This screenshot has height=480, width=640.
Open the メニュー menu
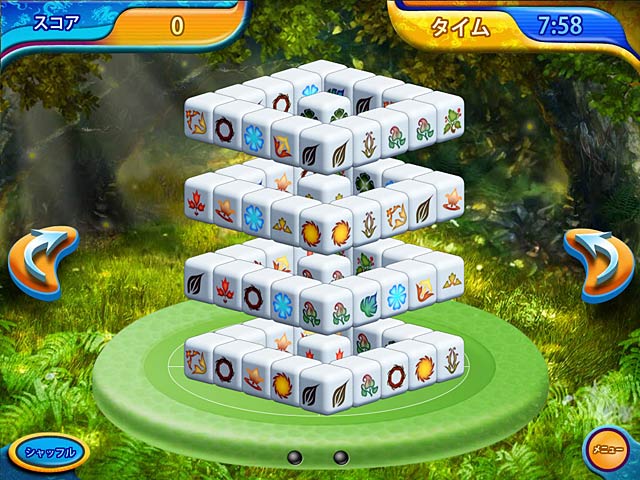604,450
